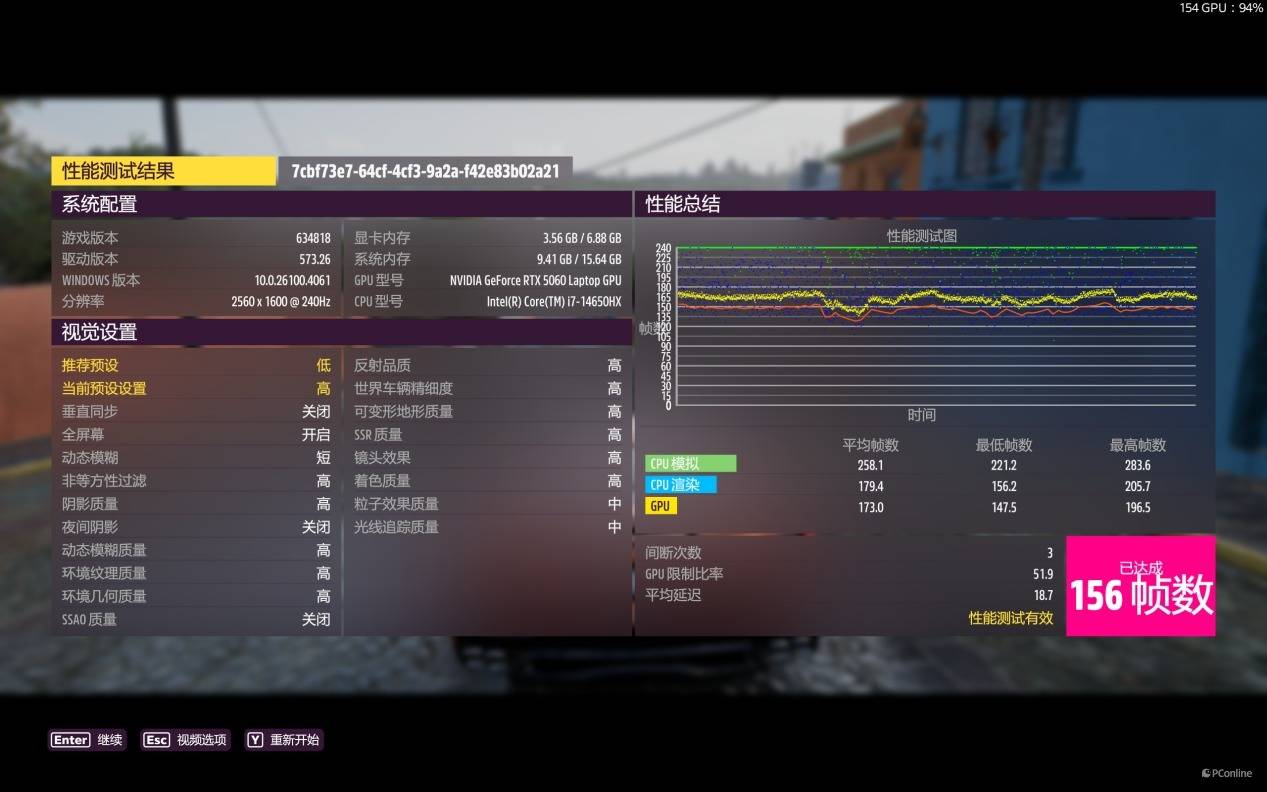
Task: Open the video options (视频选项)
Action: point(186,740)
